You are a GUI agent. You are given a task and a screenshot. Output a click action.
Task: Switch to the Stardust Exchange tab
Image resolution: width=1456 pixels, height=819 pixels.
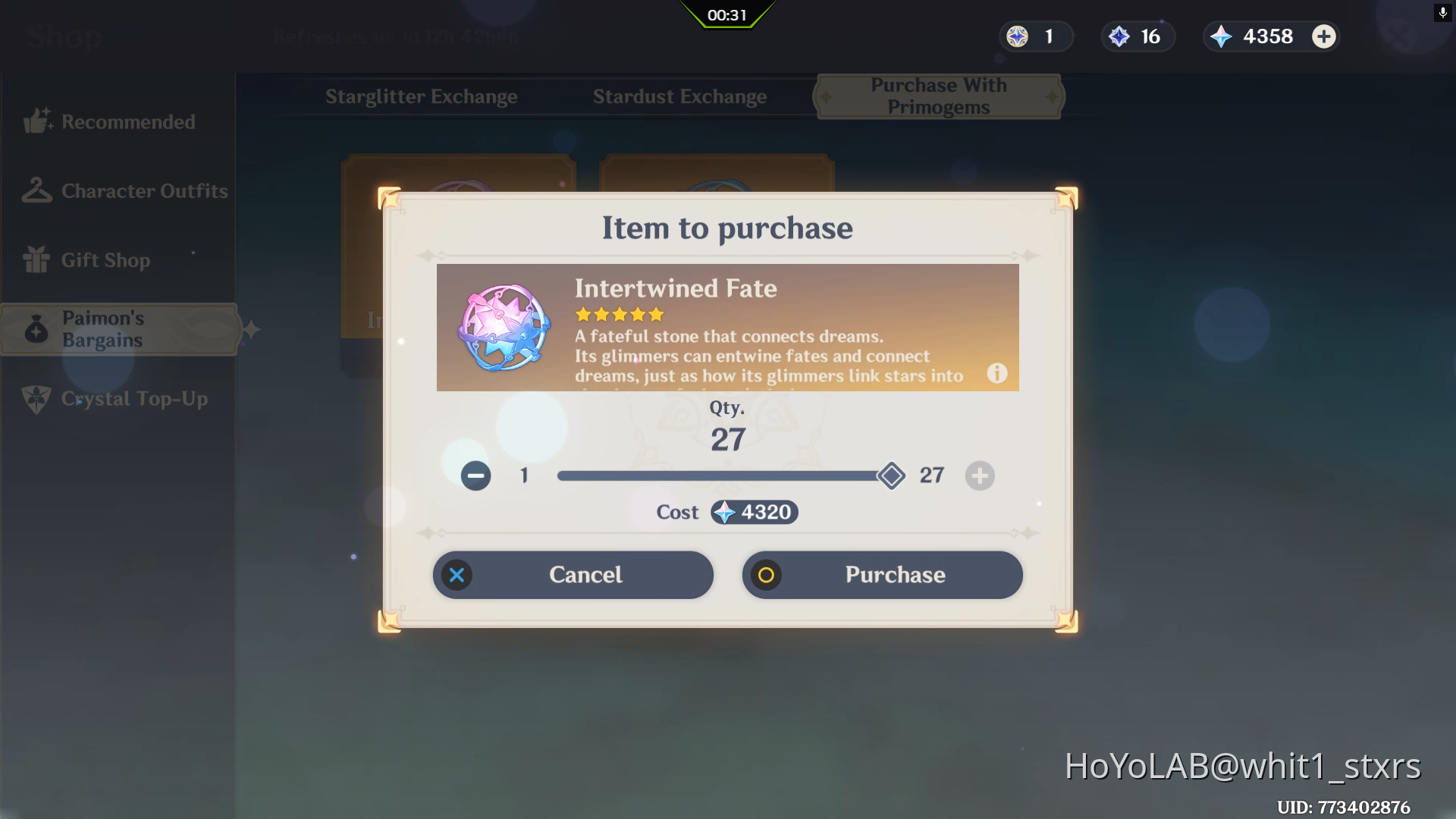point(679,96)
